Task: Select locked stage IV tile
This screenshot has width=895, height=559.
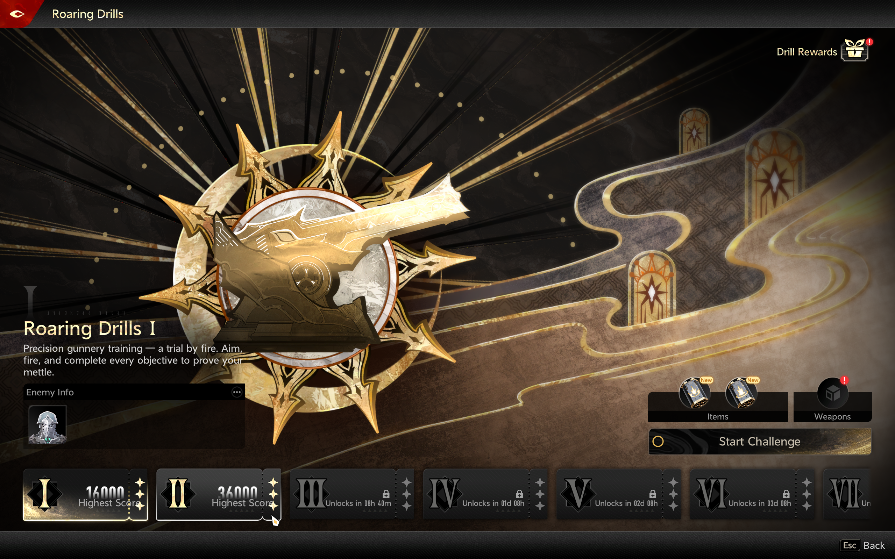Action: pyautogui.click(x=485, y=495)
